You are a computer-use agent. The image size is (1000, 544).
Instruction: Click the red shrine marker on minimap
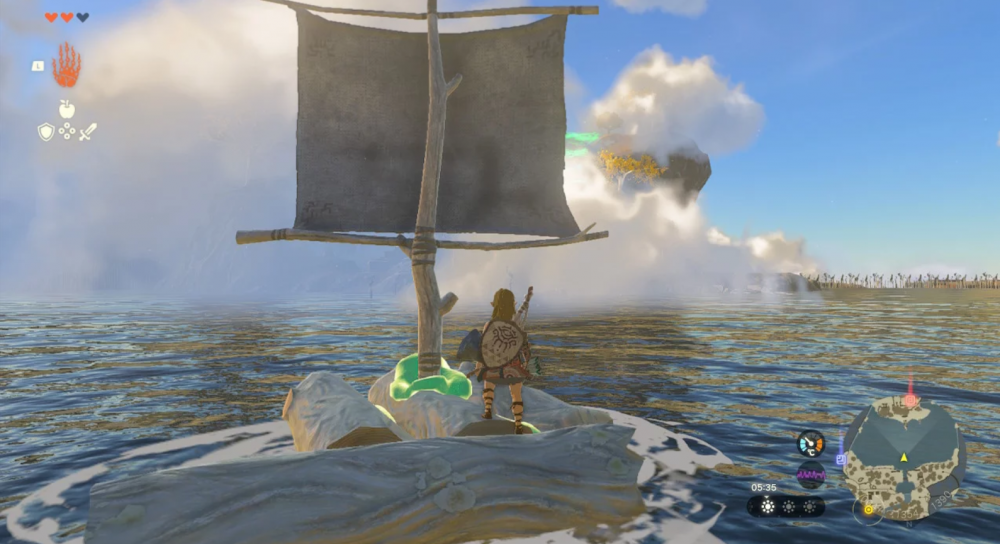click(x=910, y=398)
